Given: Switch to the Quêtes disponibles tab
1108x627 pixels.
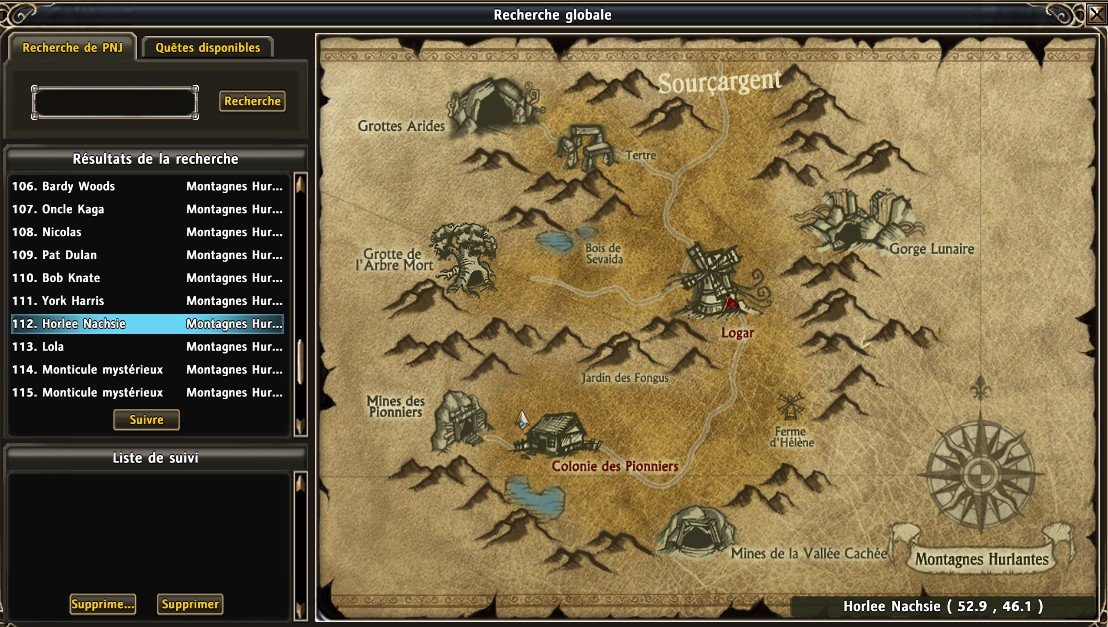Looking at the screenshot, I should point(207,47).
